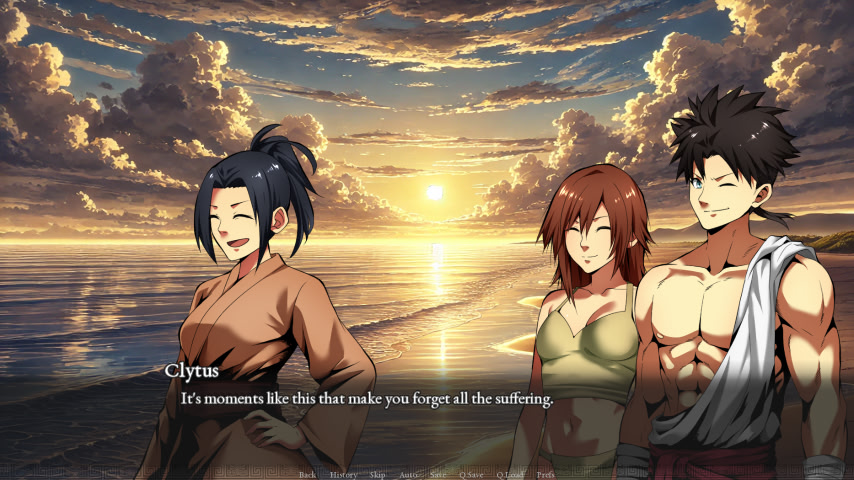Quick save with Q.Save
Viewport: 854px width, 480px height.
pos(471,474)
